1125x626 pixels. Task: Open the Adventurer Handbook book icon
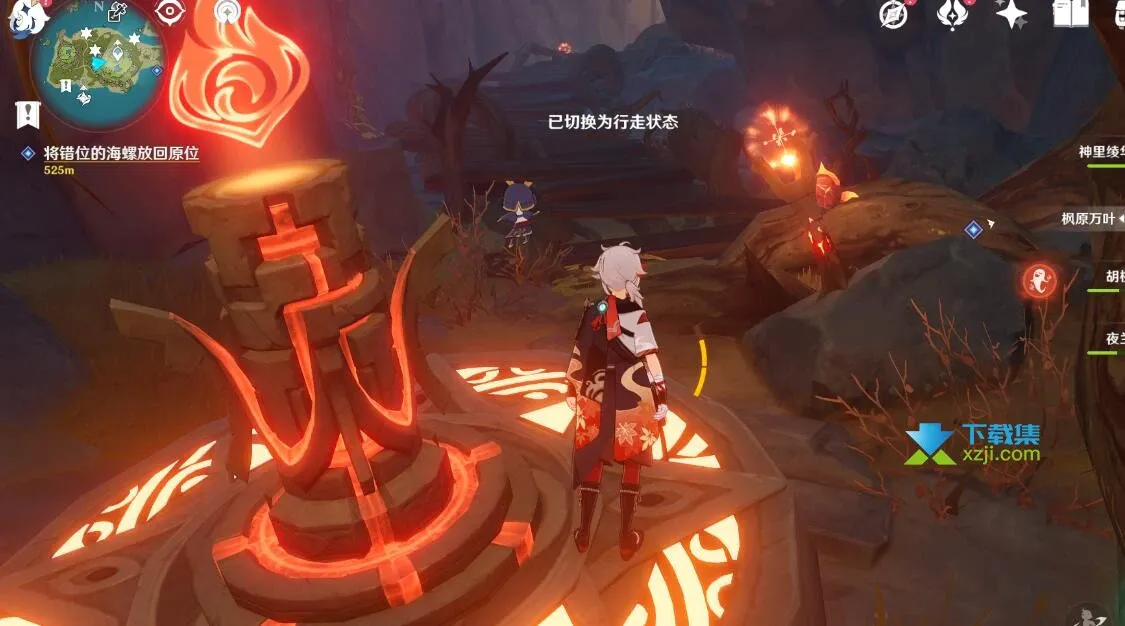tap(1071, 13)
